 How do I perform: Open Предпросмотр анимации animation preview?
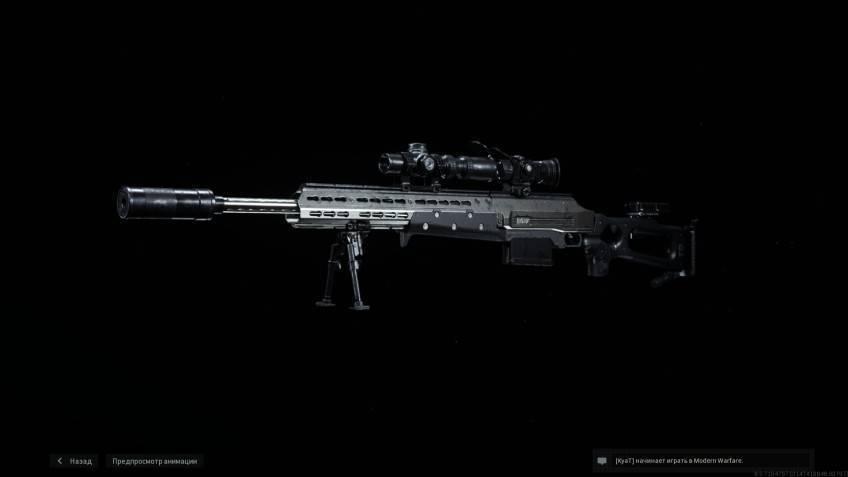pyautogui.click(x=154, y=461)
